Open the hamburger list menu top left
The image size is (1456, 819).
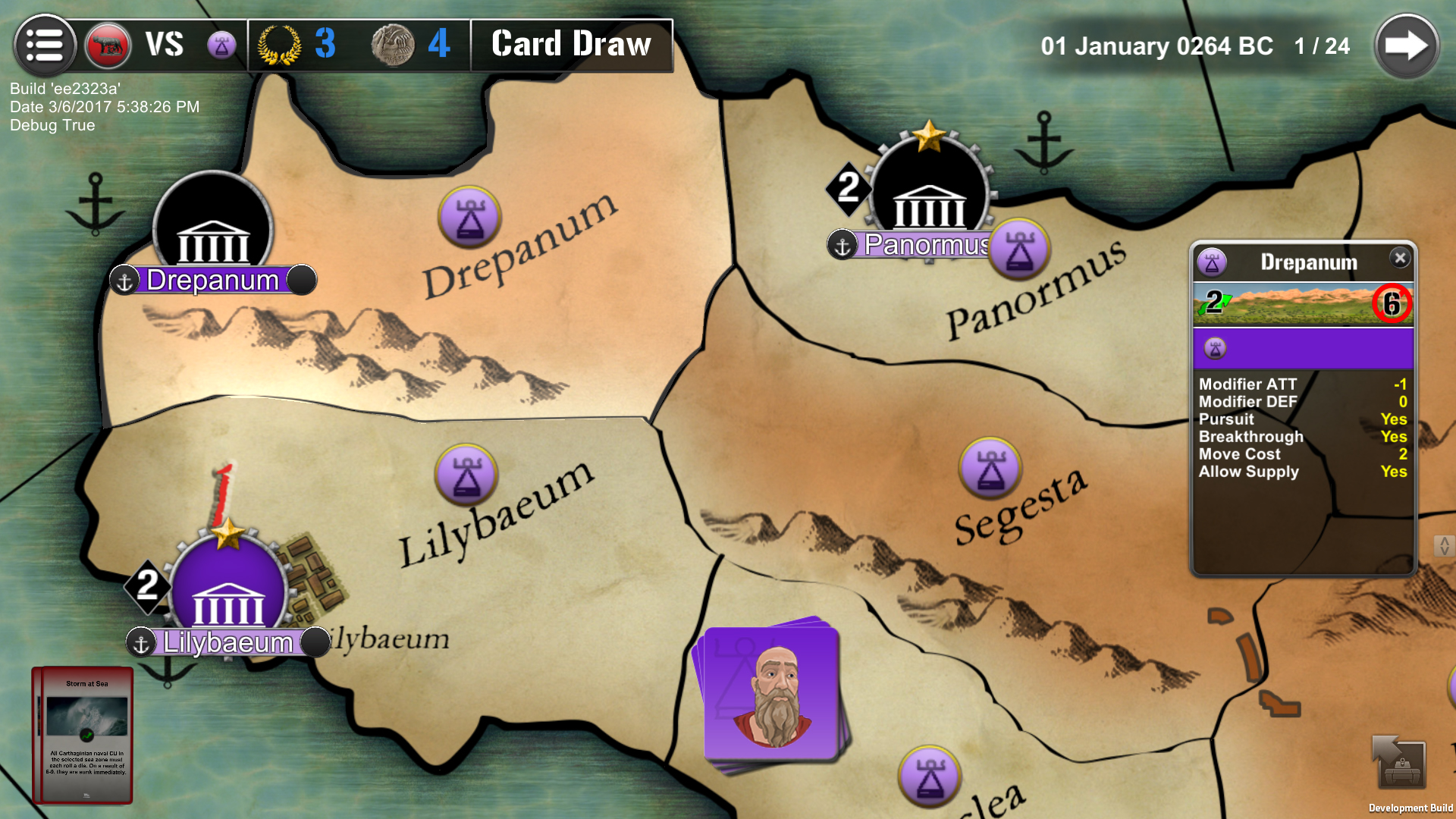click(44, 44)
